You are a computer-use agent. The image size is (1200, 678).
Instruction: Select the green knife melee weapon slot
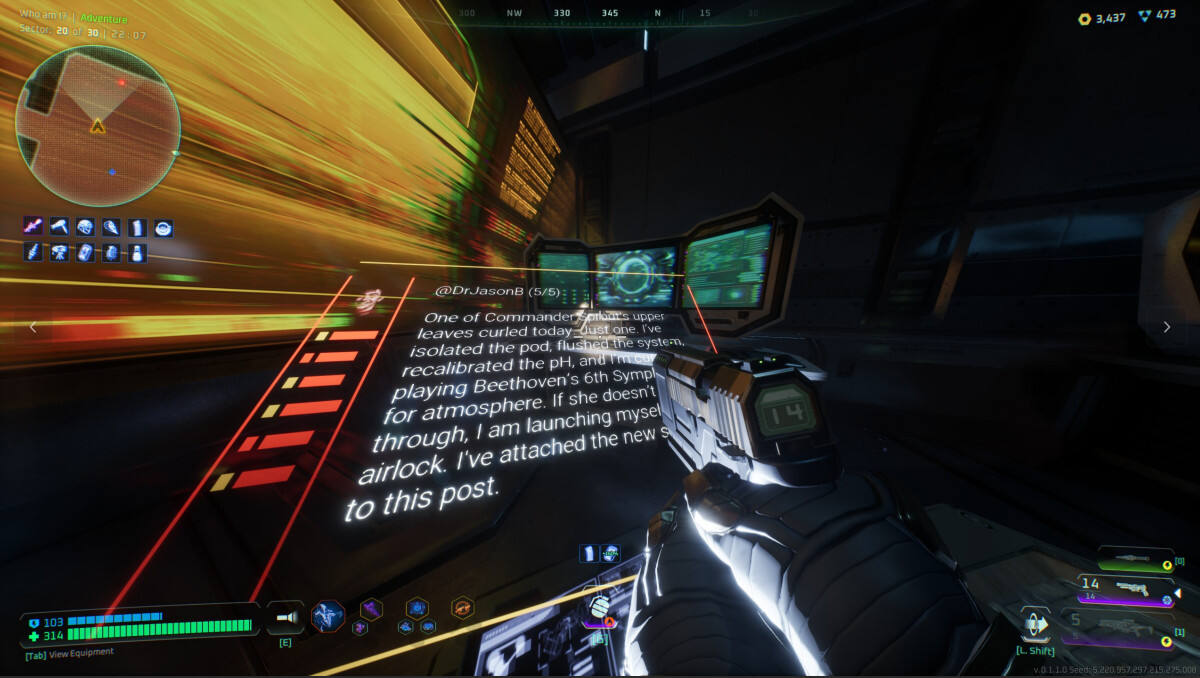pos(1135,560)
